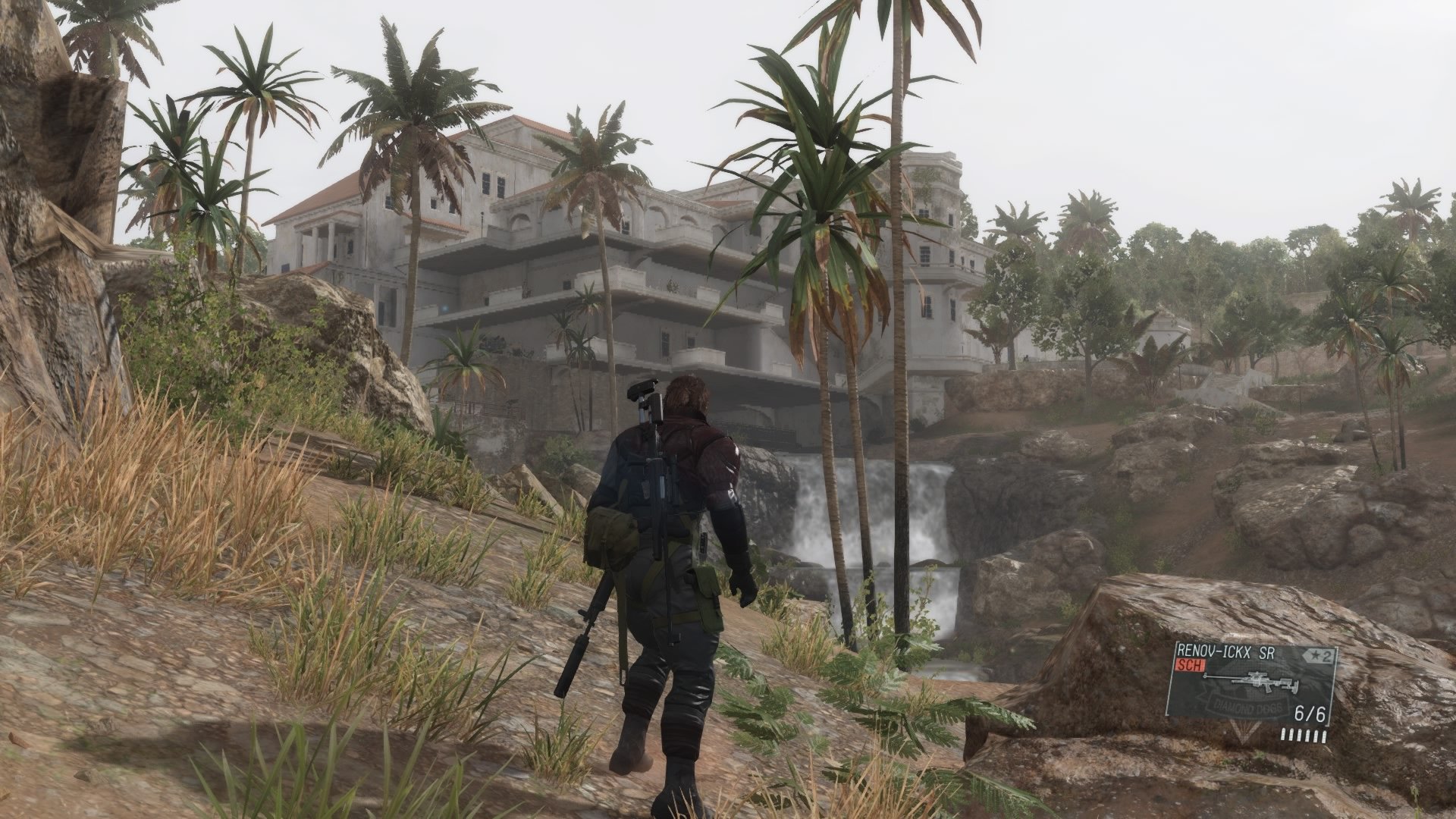Click the last ammo pip in the row
The width and height of the screenshot is (1456, 819).
tap(1324, 737)
